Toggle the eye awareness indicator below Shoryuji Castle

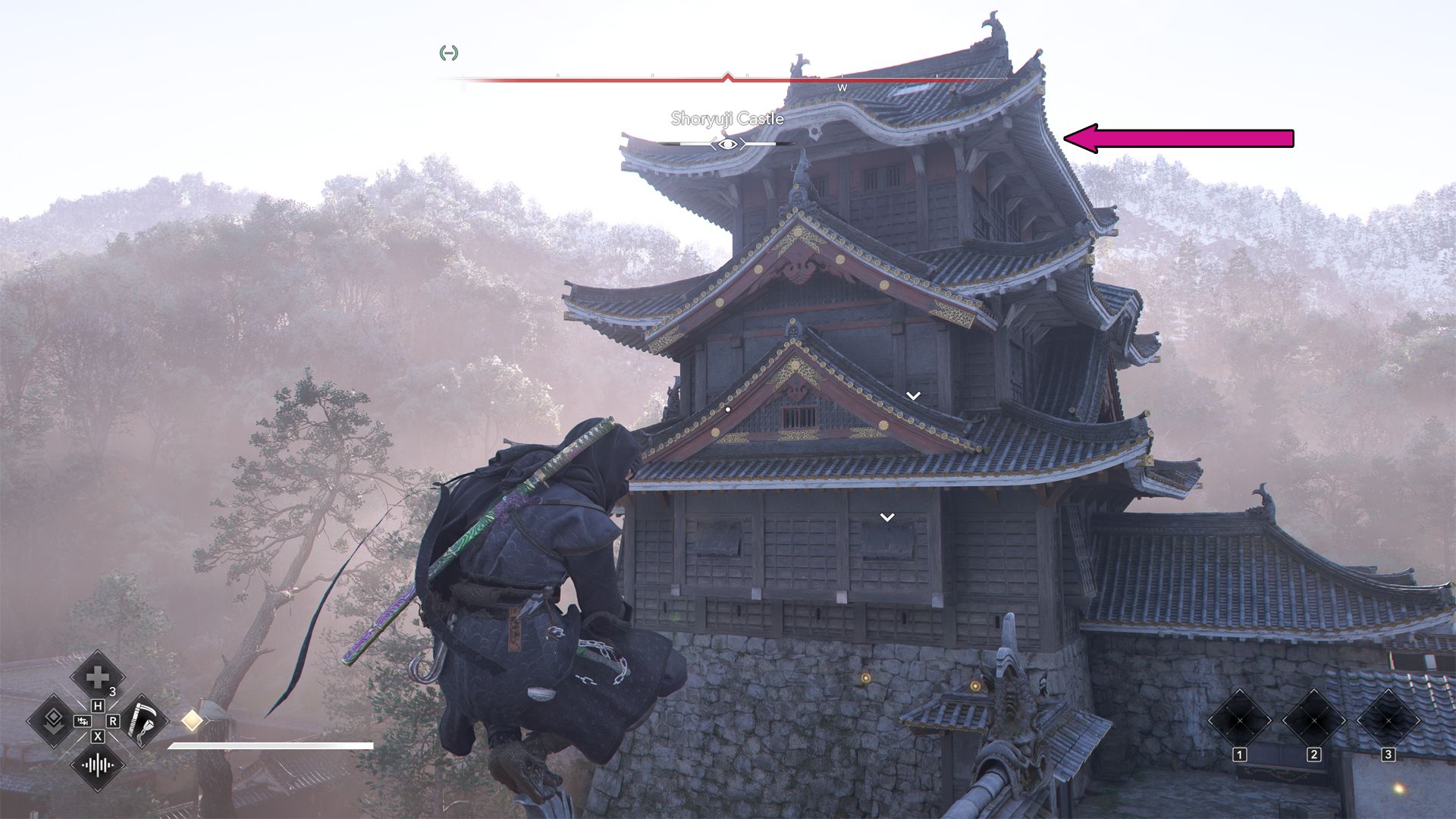click(x=729, y=144)
